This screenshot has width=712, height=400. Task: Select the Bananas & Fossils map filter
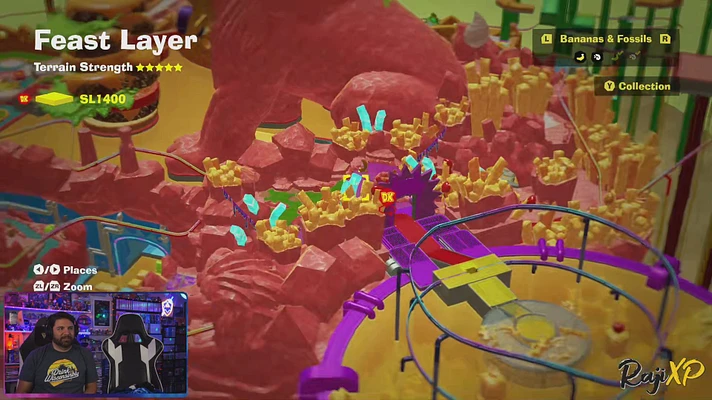tap(606, 39)
